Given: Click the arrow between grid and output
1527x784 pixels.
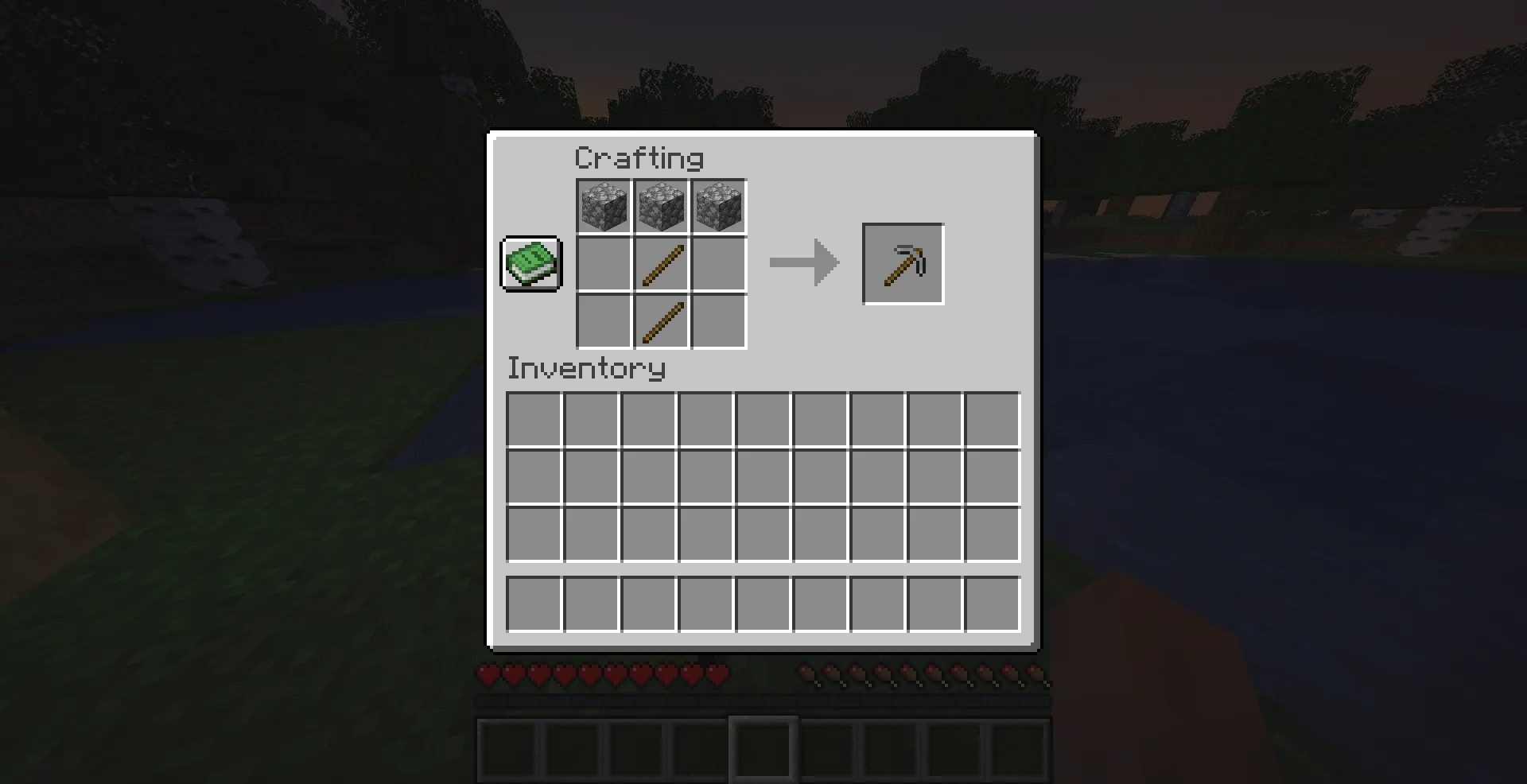Looking at the screenshot, I should pyautogui.click(x=803, y=263).
